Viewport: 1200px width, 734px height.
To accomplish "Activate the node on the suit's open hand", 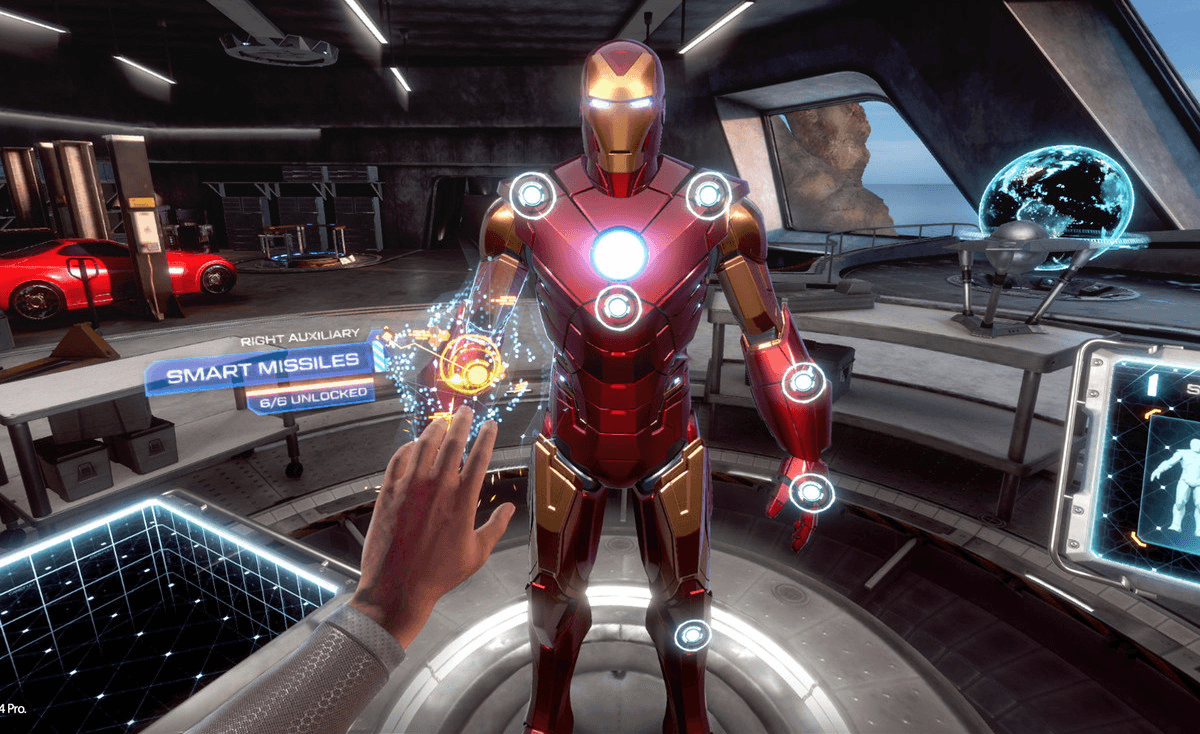I will [811, 492].
